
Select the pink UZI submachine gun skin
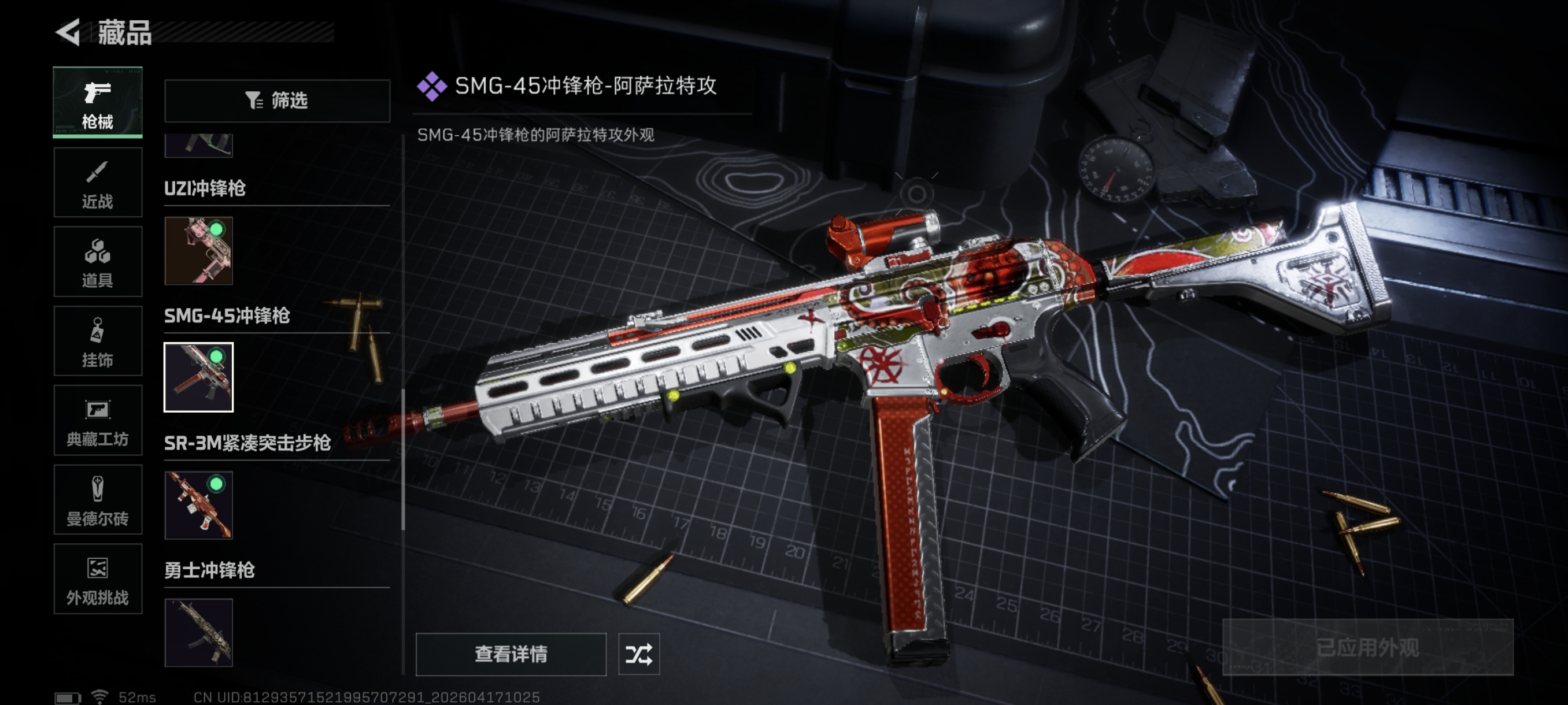tap(198, 251)
